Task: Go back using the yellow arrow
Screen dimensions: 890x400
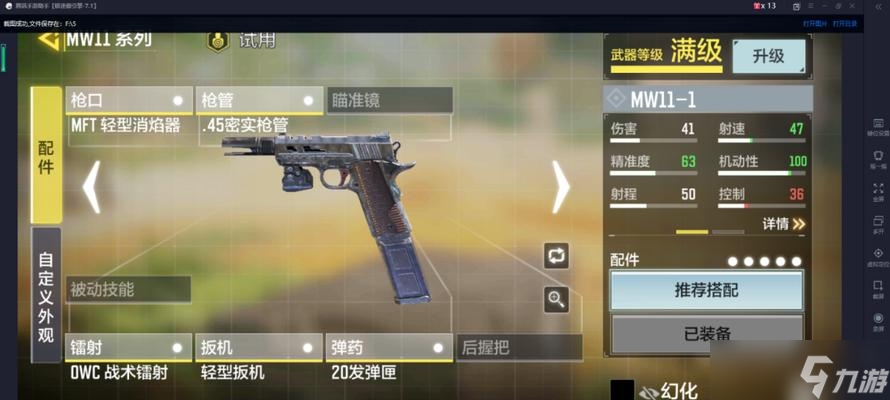Action: pos(47,41)
